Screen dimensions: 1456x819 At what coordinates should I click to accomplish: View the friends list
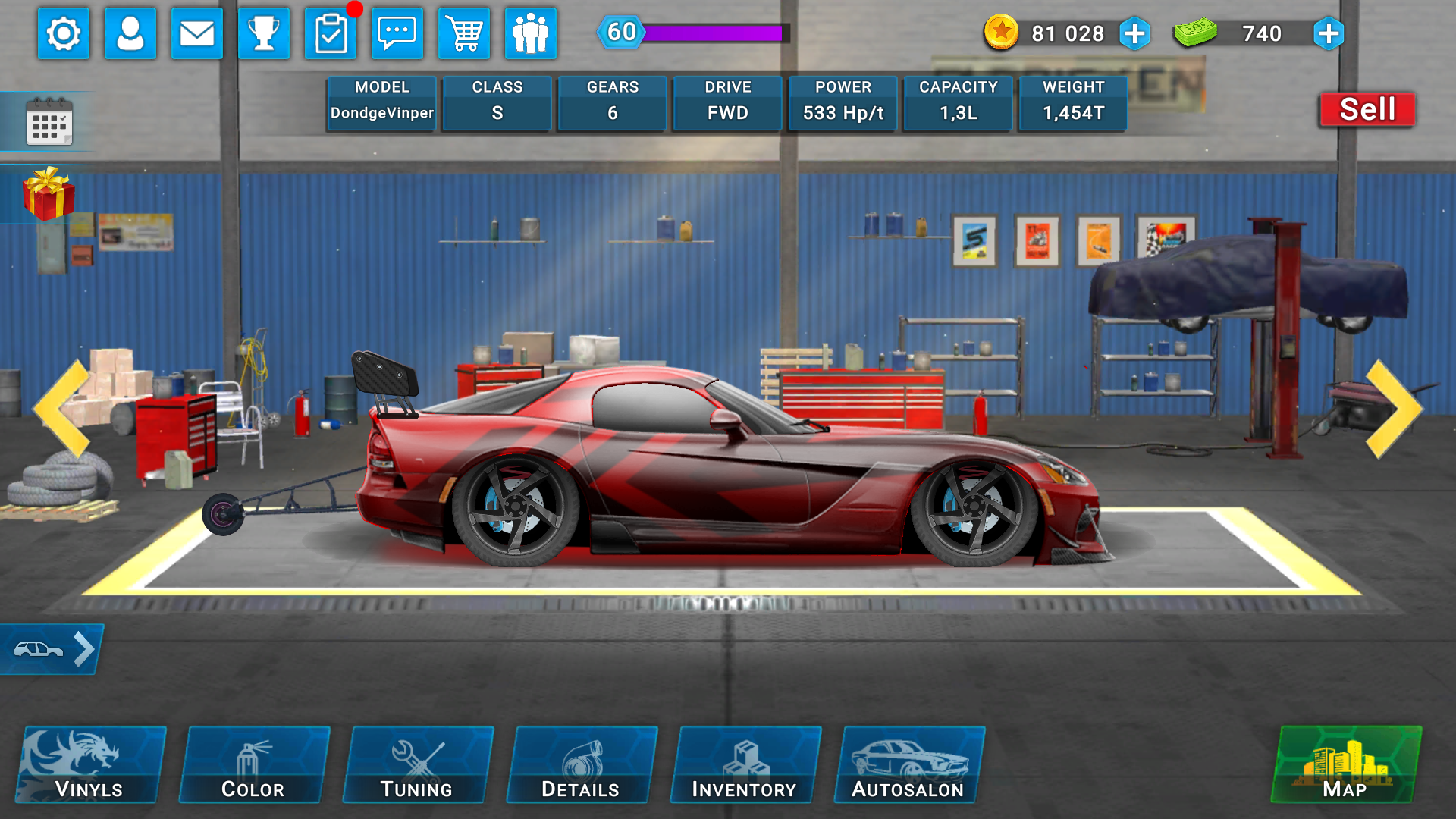click(x=531, y=33)
